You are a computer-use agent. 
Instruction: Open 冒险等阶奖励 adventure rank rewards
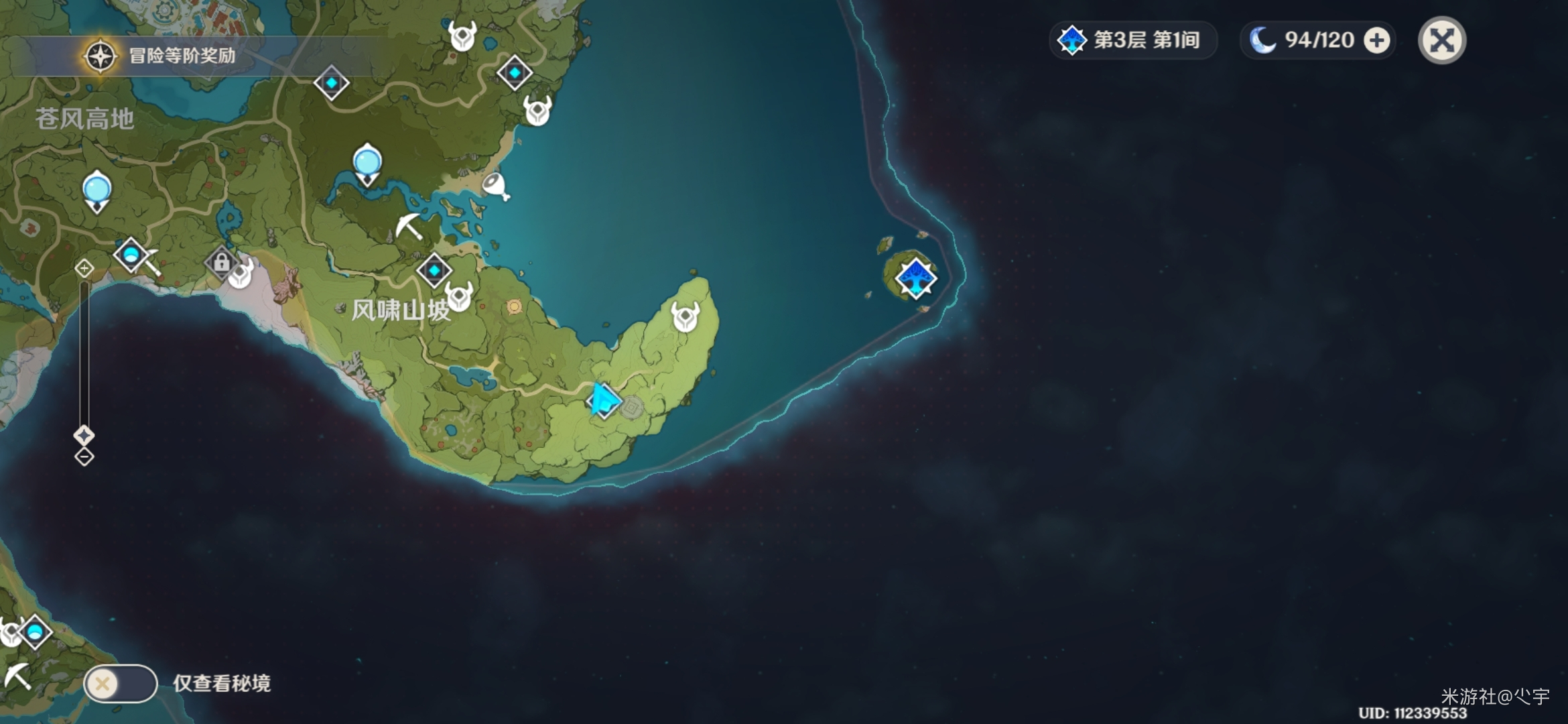[x=161, y=56]
